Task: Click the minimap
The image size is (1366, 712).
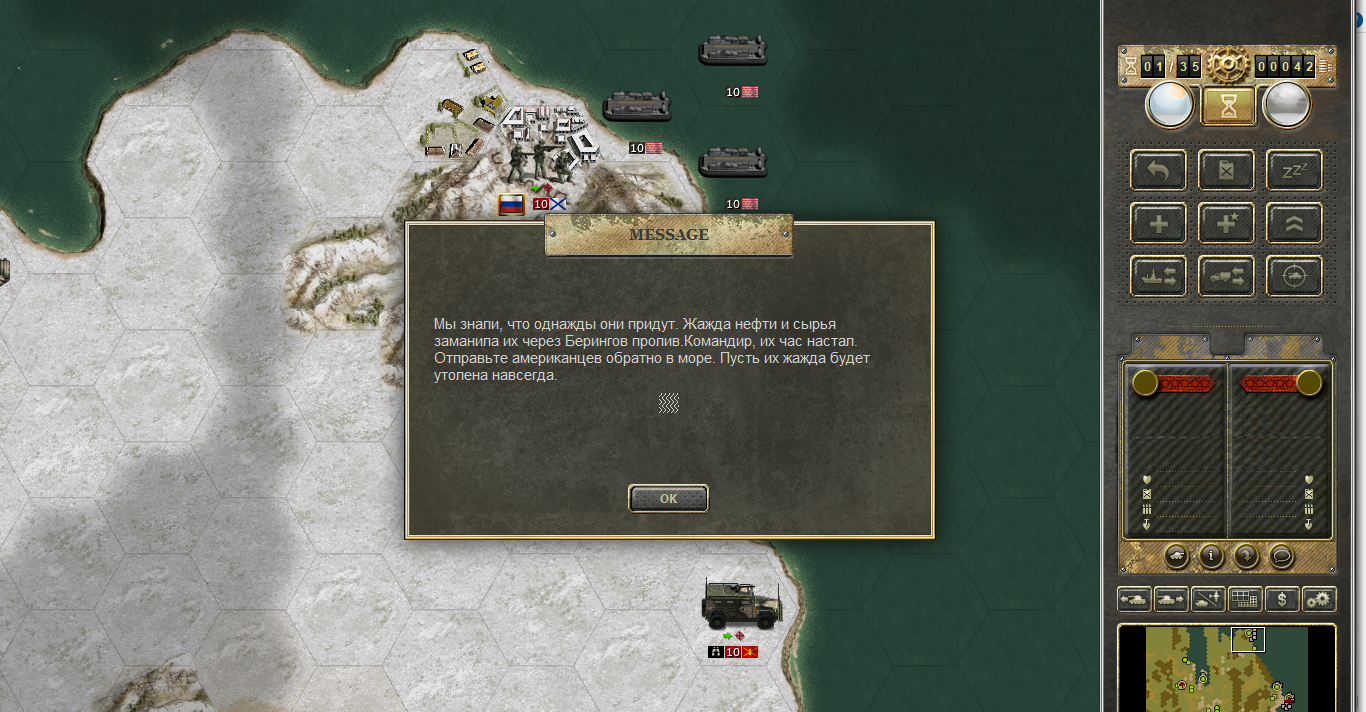Action: coord(1226,668)
